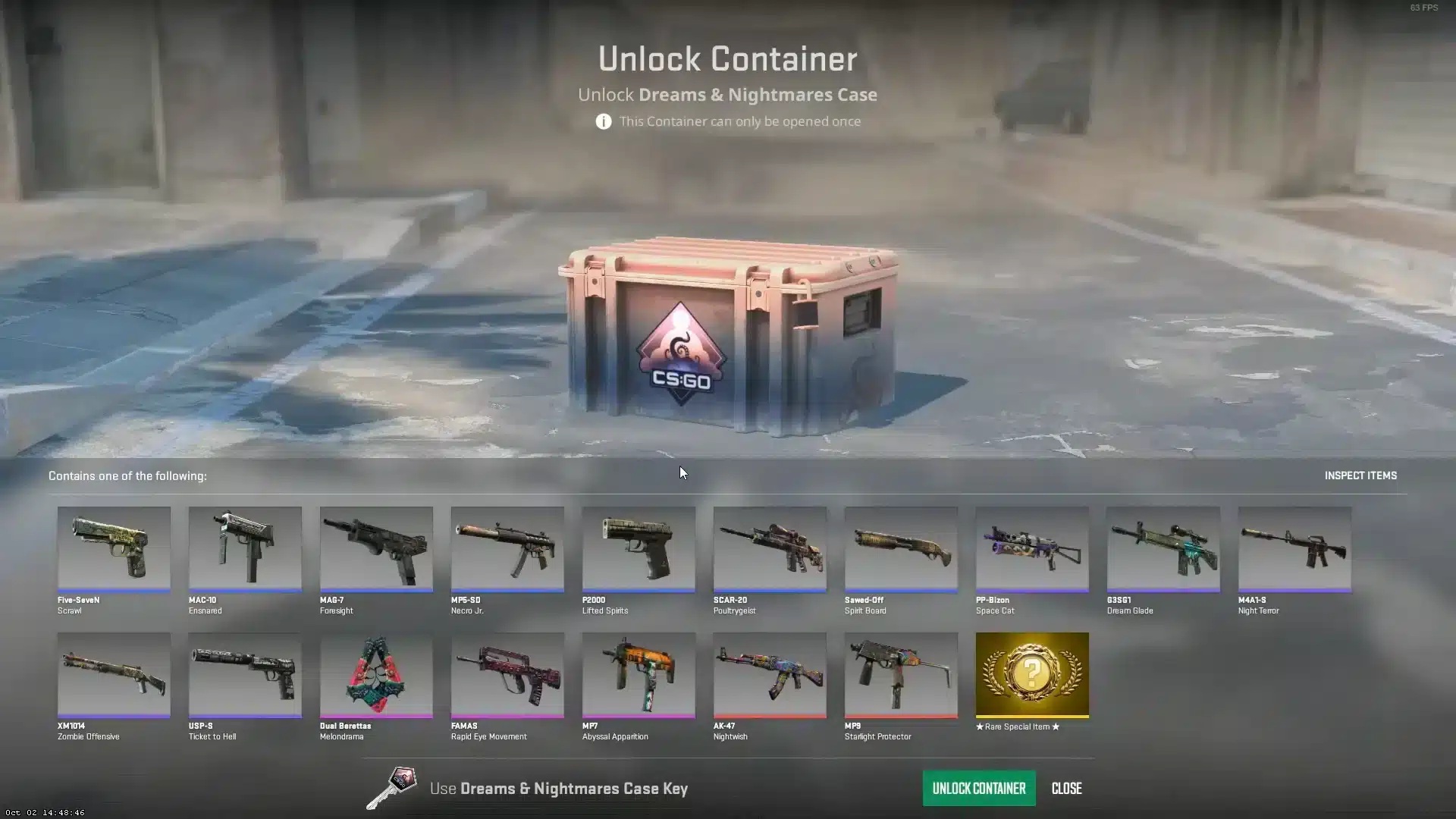
Task: Select the MAG-7 Foresight skin
Action: (376, 549)
